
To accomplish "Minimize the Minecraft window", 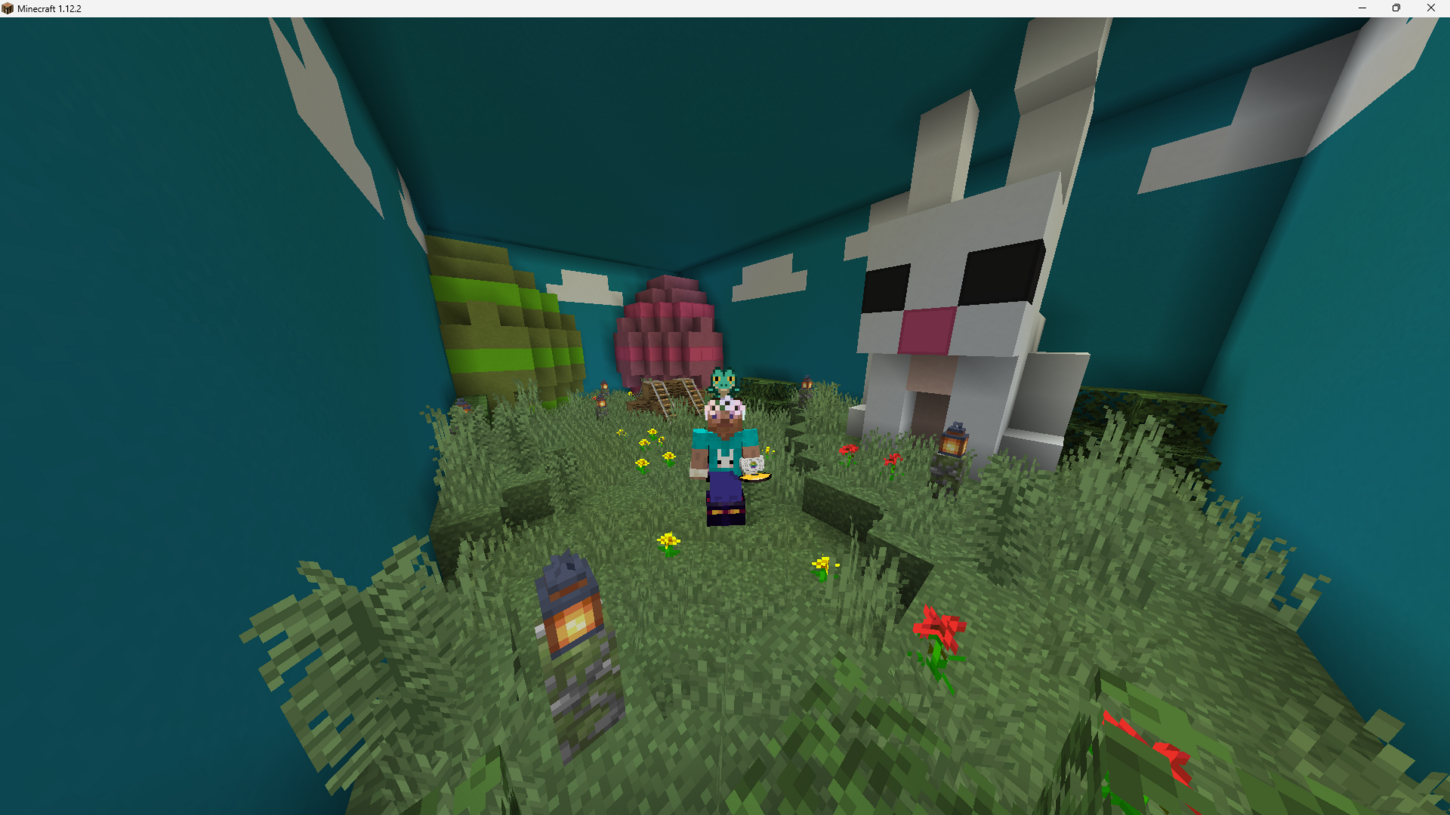I will (x=1362, y=8).
